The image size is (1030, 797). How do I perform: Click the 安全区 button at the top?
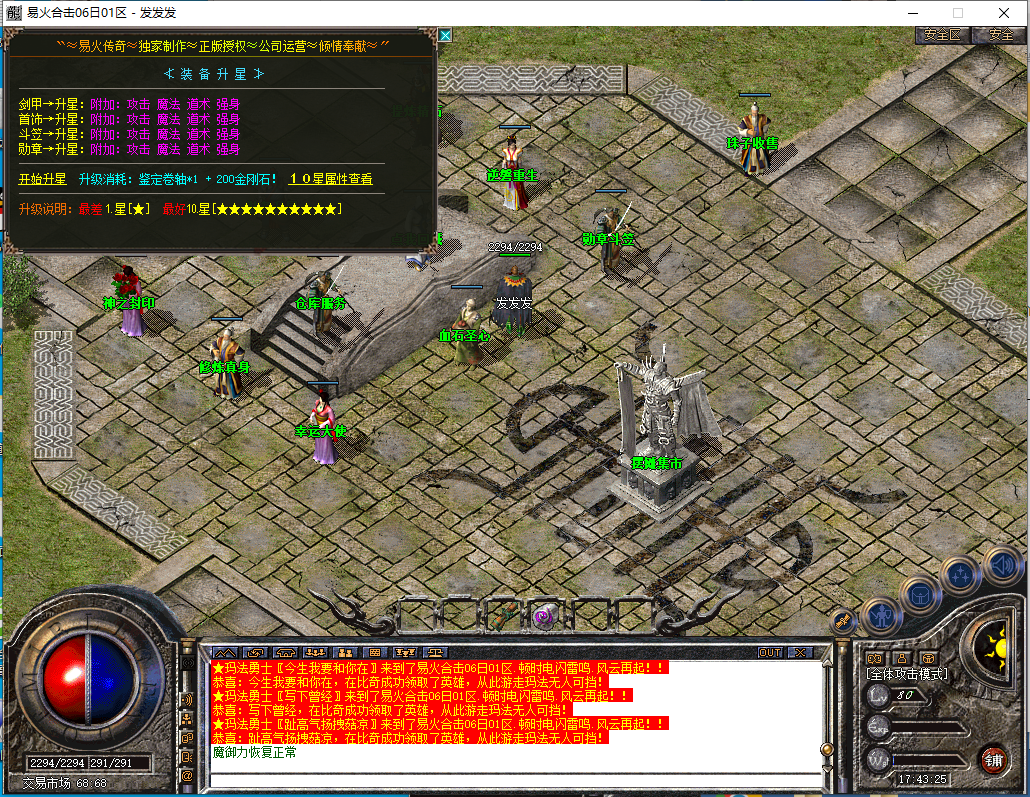coord(942,34)
